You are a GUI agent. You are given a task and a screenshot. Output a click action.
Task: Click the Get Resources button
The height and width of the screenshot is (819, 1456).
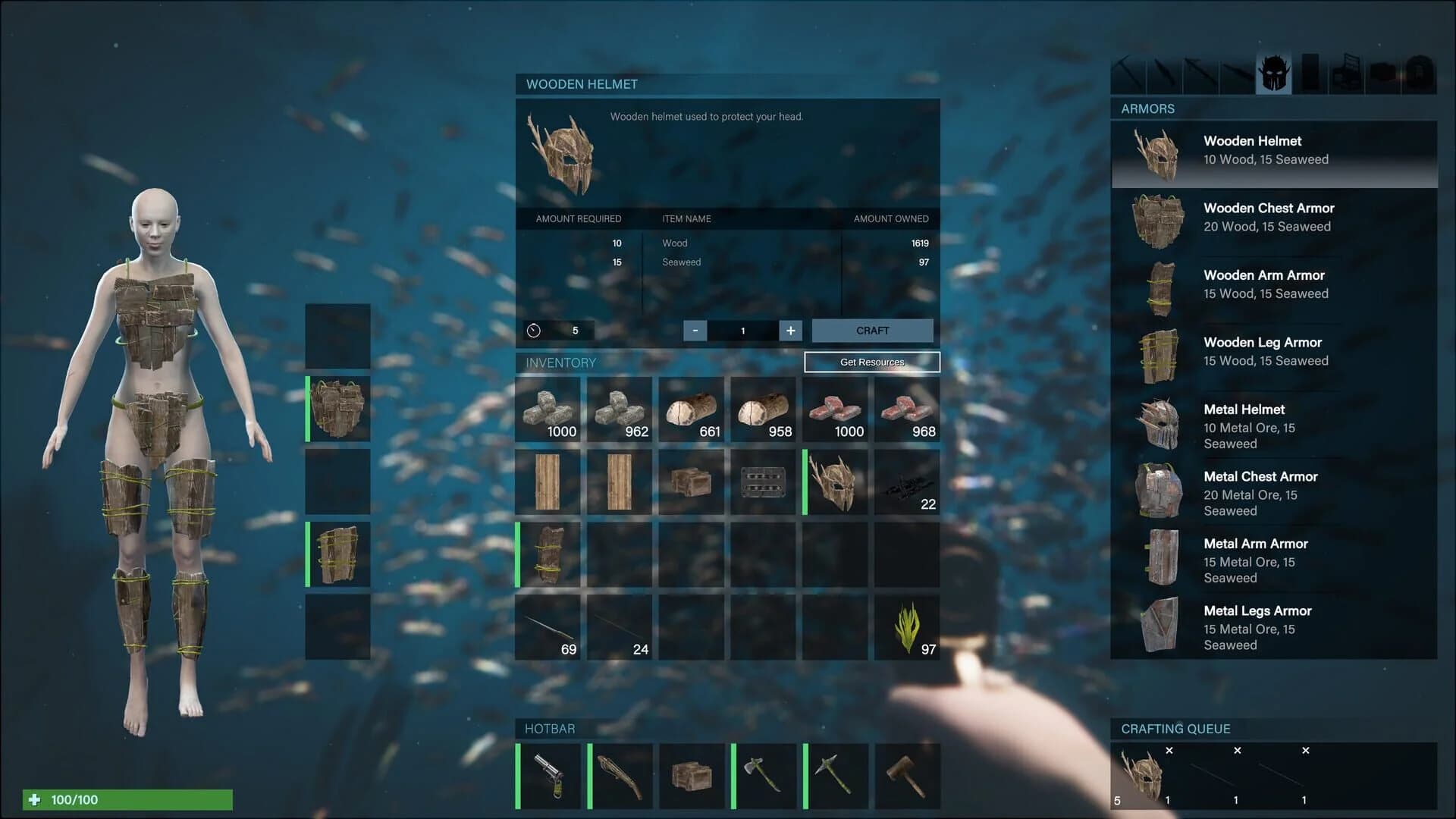[x=872, y=362]
